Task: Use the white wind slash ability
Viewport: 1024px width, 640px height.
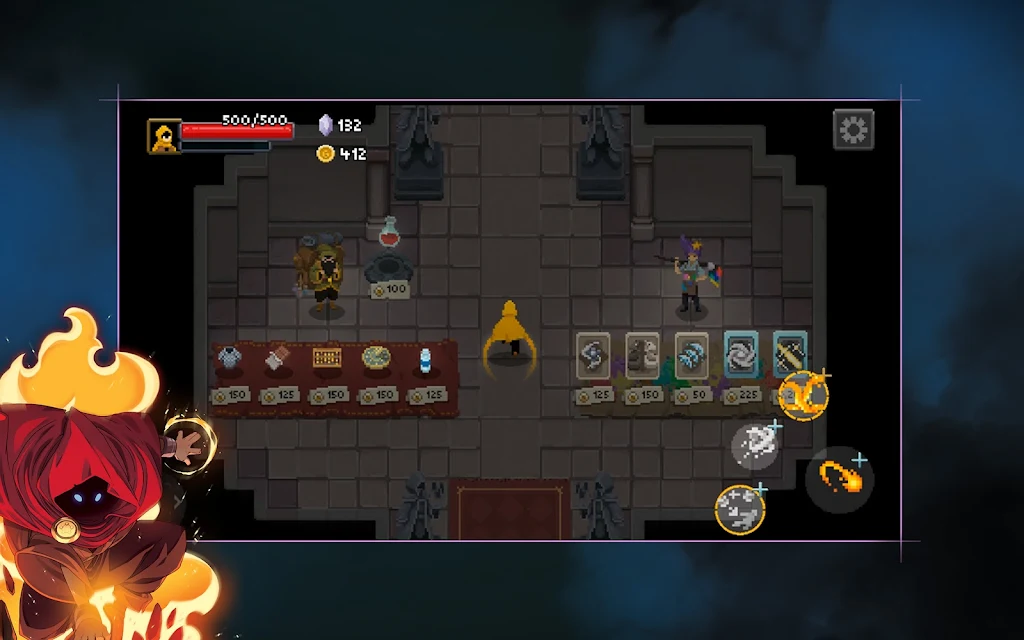Action: pyautogui.click(x=755, y=445)
